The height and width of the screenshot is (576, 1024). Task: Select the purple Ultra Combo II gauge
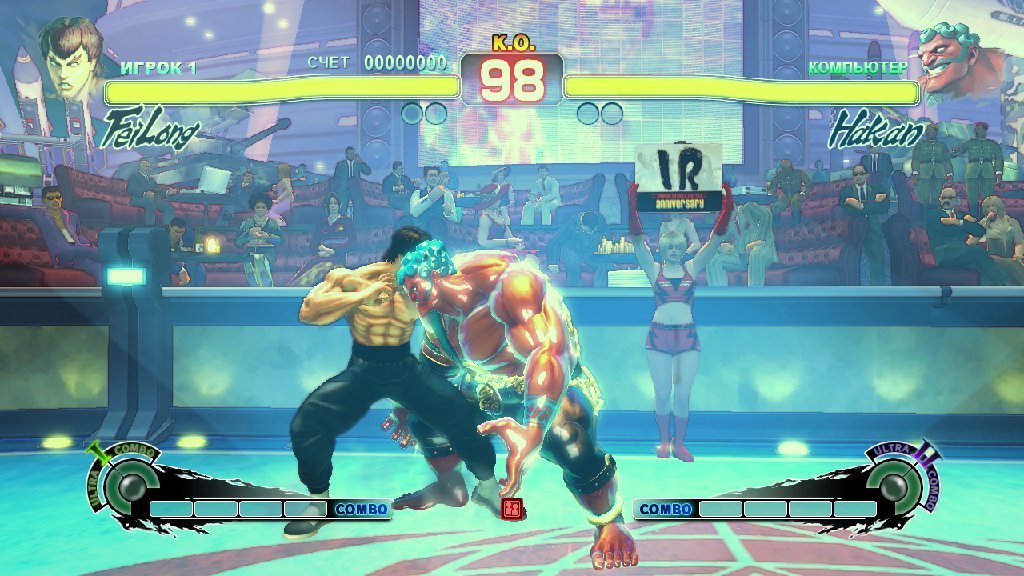click(x=896, y=486)
